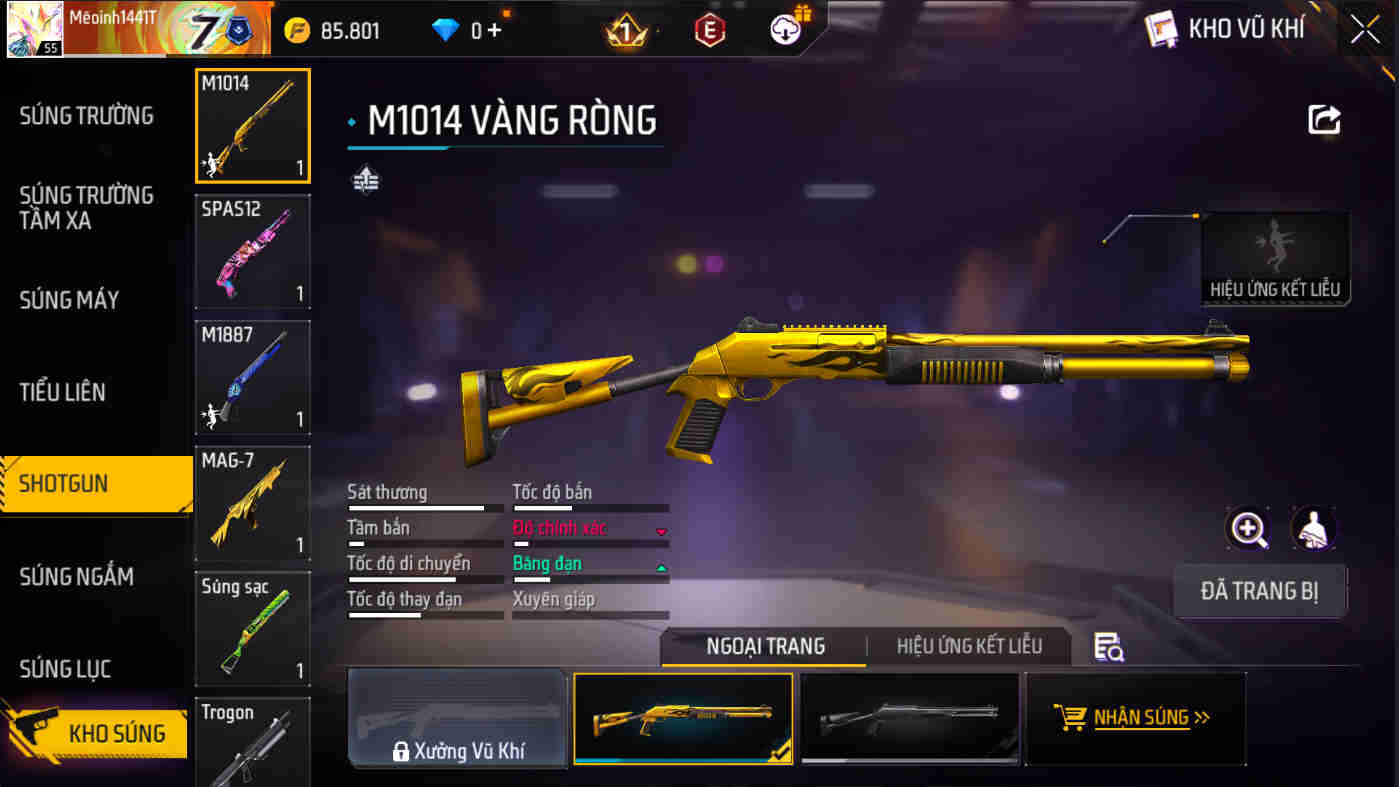Click the weapon upgrade icon below the gun name

pos(366,180)
